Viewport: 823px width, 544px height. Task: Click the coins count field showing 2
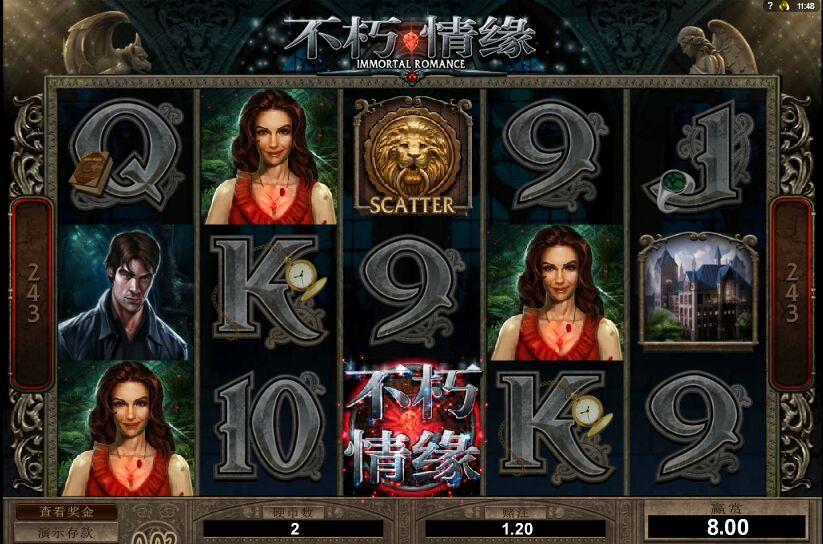[294, 528]
